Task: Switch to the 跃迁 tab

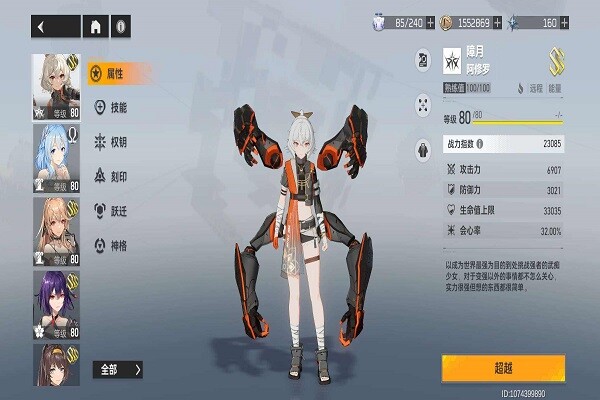Action: pos(118,210)
